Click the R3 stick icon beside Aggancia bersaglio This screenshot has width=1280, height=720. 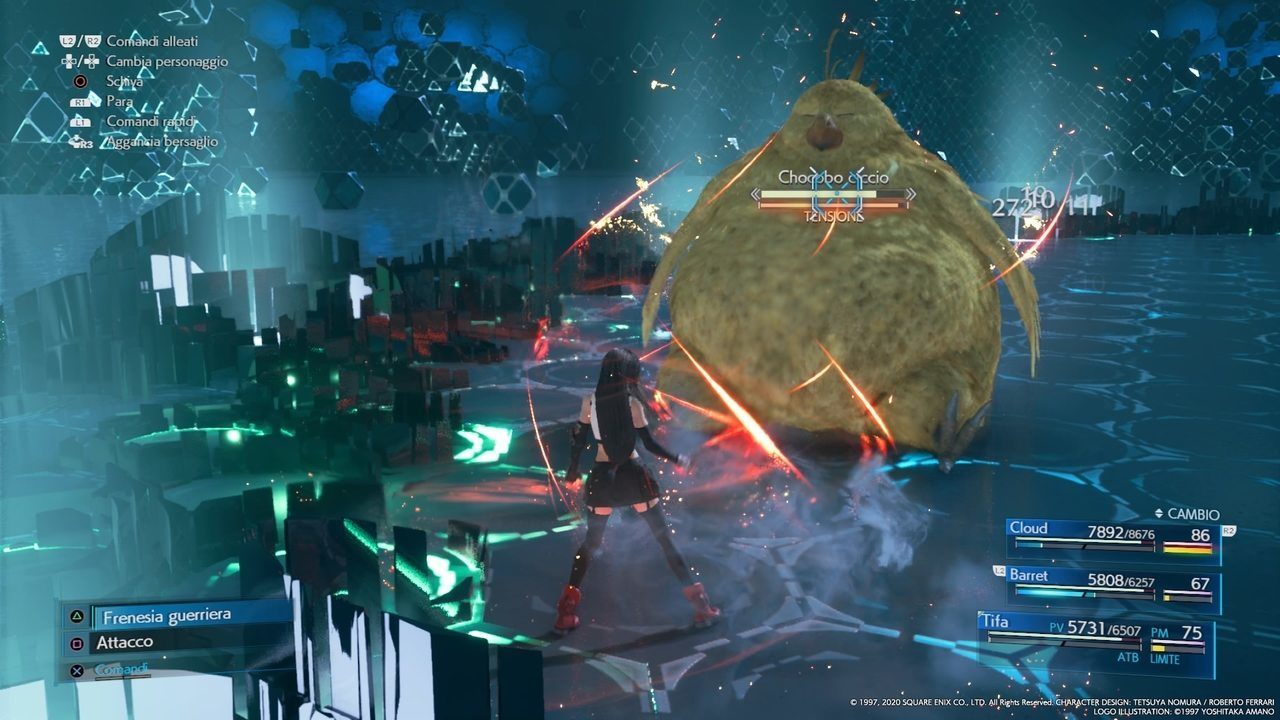[x=81, y=141]
